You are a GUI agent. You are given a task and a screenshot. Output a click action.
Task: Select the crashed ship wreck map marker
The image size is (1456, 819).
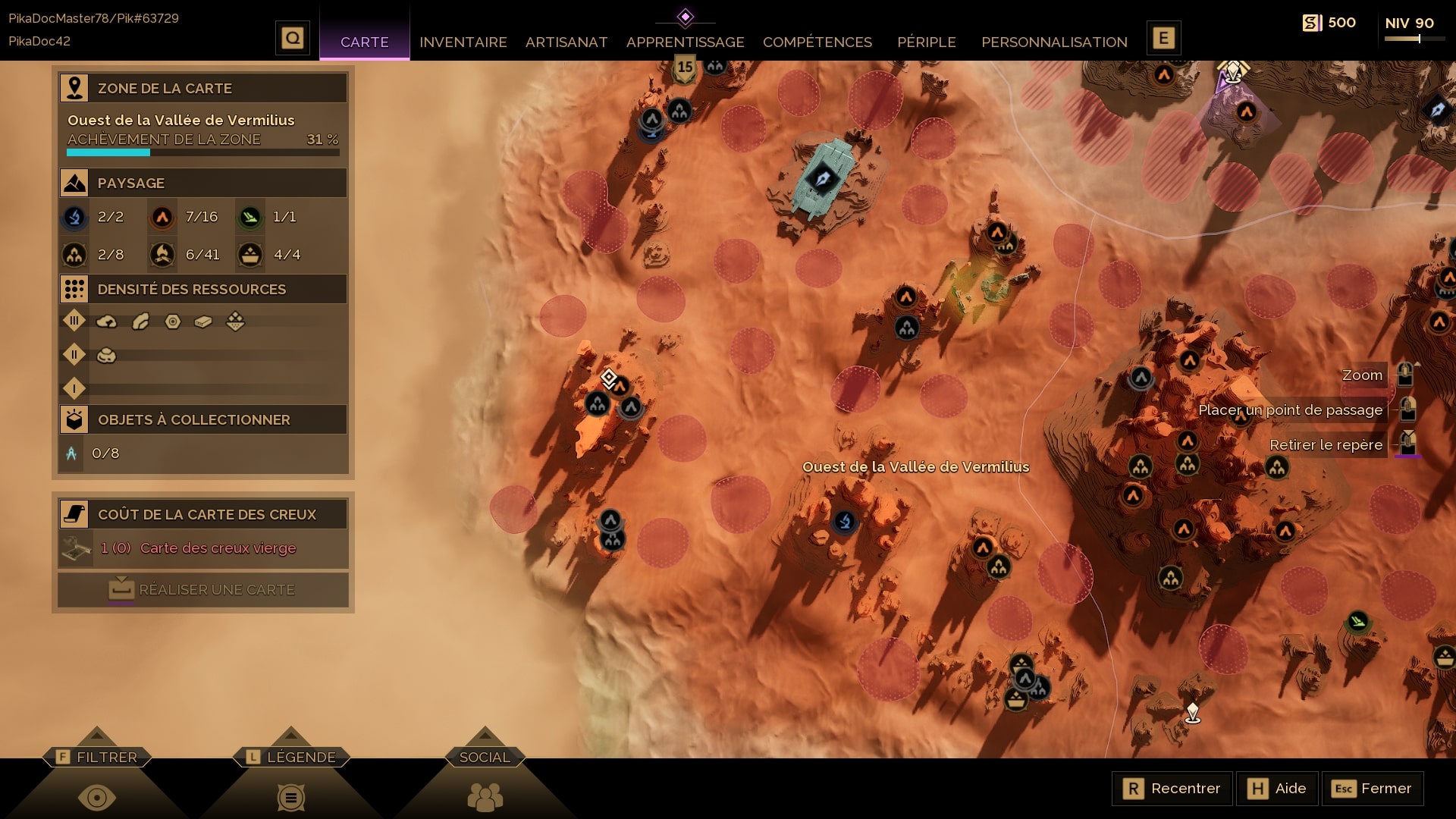tap(822, 179)
